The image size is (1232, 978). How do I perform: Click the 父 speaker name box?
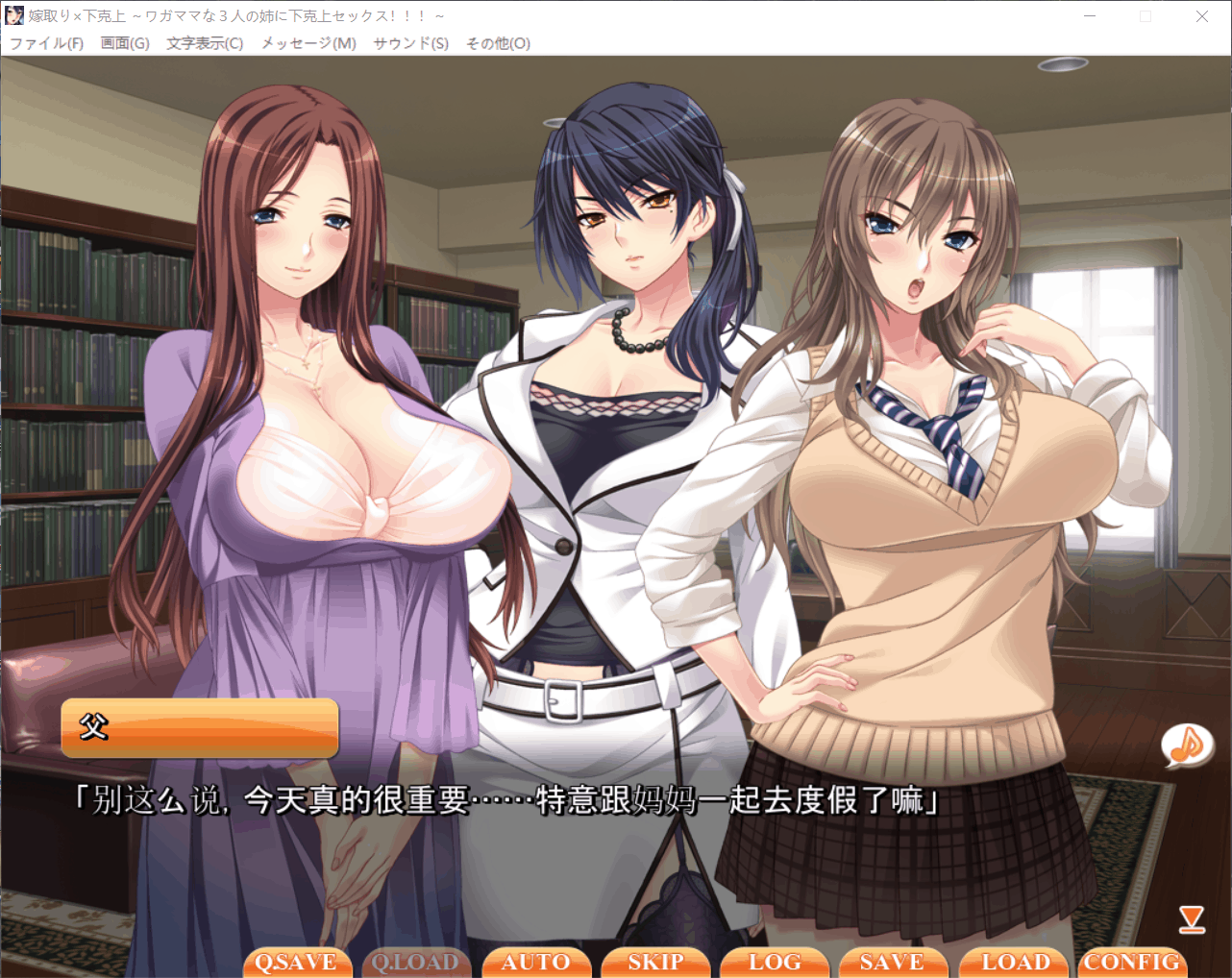[199, 727]
